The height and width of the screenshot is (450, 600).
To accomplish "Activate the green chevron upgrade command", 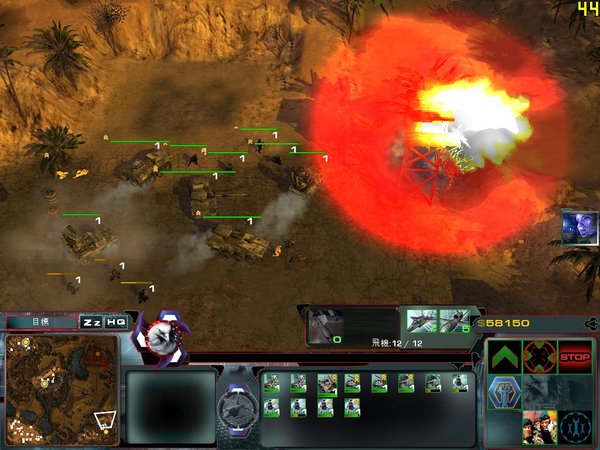I will pyautogui.click(x=505, y=356).
